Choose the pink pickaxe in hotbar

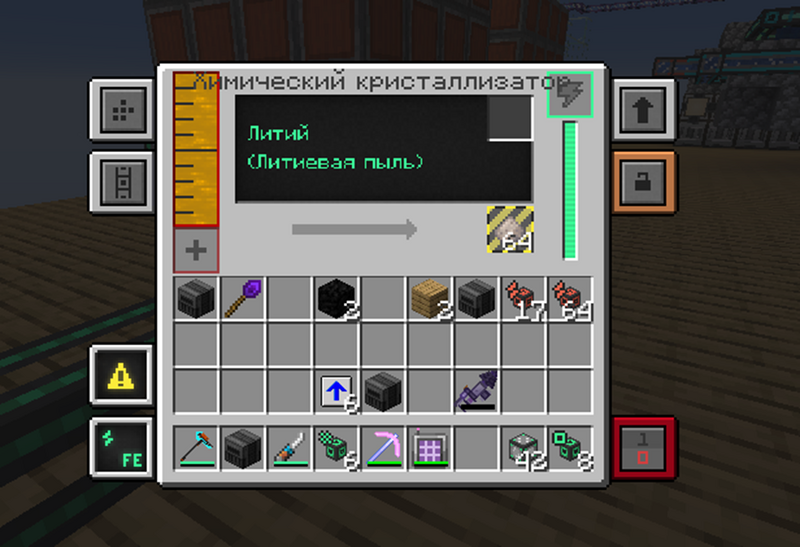382,447
